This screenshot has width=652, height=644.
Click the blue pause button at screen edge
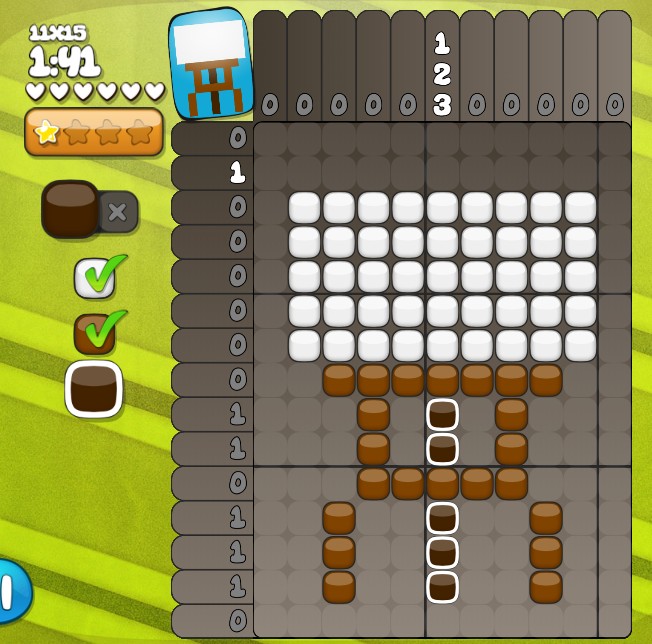(12, 591)
